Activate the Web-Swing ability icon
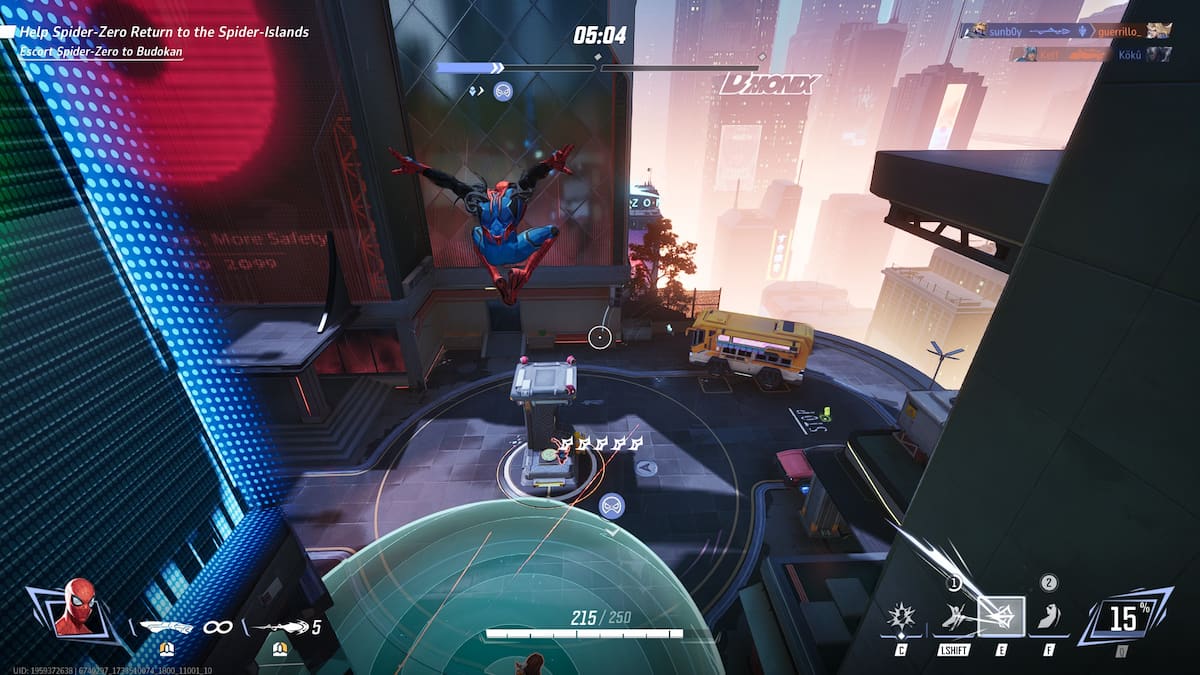 [x=954, y=617]
